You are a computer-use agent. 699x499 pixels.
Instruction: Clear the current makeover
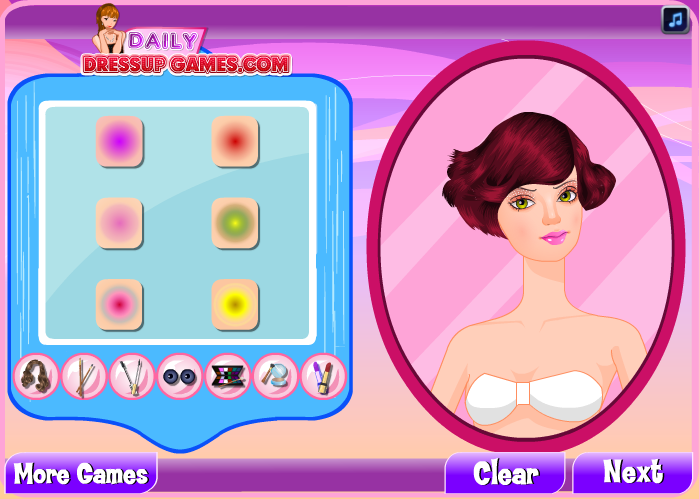pyautogui.click(x=505, y=473)
